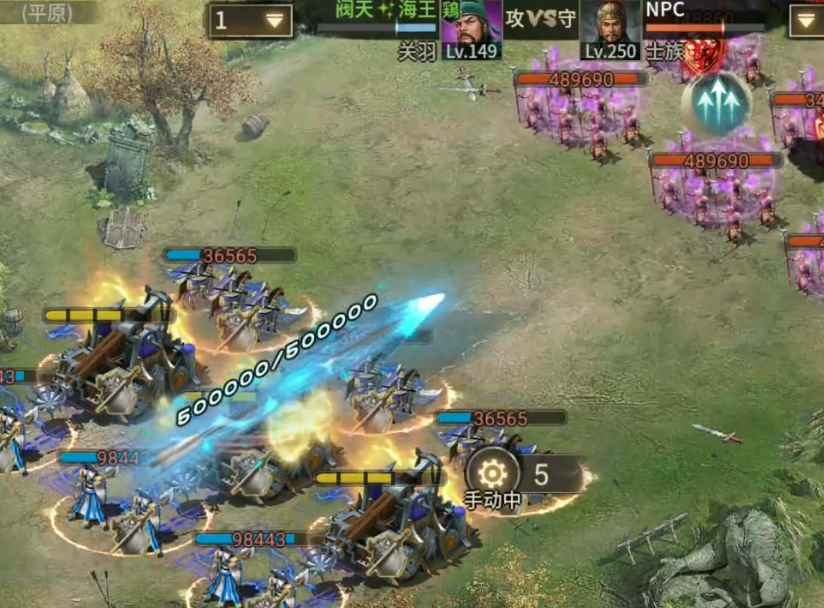Viewport: 824px width, 608px height.
Task: Open the dropdown labeled 1
Action: (x=250, y=20)
